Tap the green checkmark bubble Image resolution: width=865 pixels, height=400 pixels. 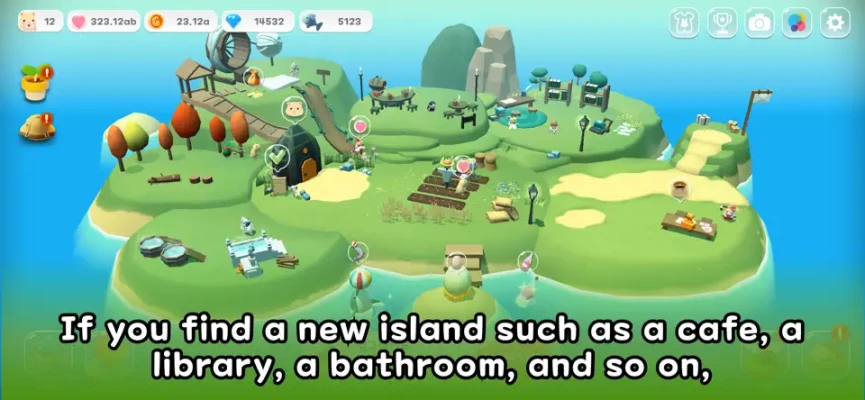point(277,156)
